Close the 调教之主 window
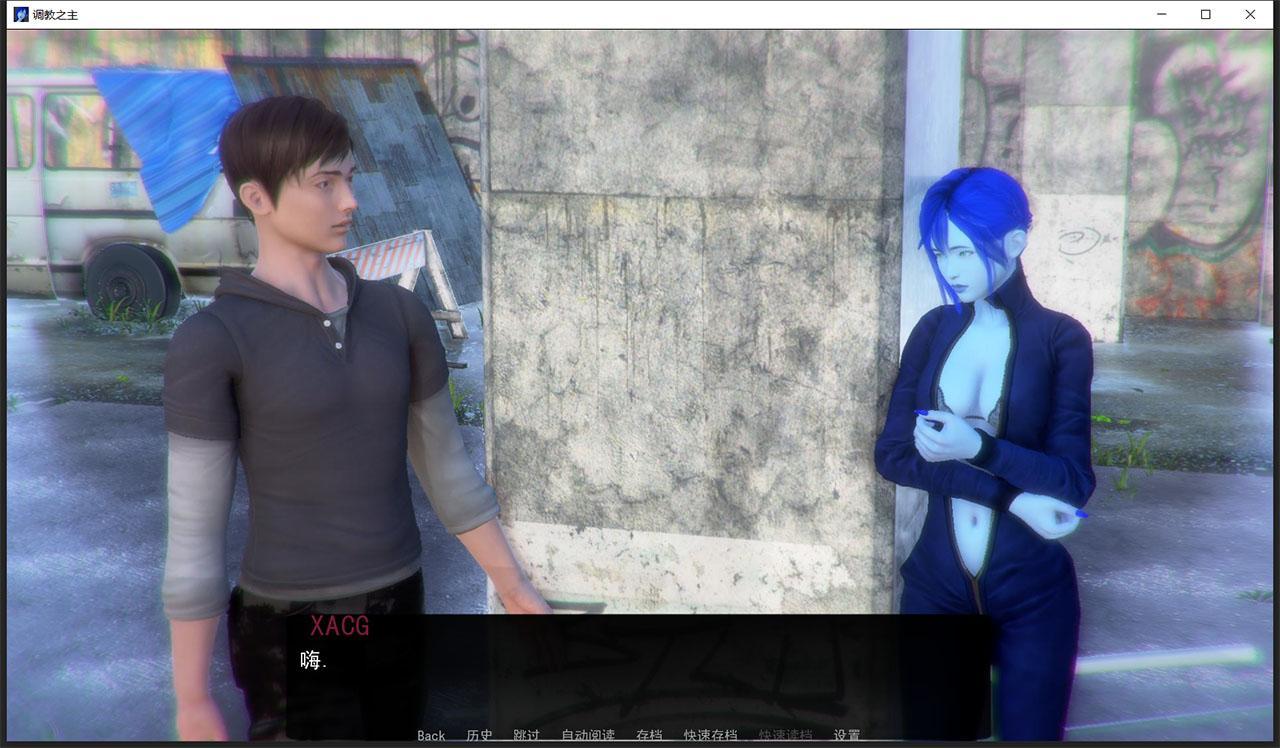This screenshot has width=1280, height=748. (1250, 14)
